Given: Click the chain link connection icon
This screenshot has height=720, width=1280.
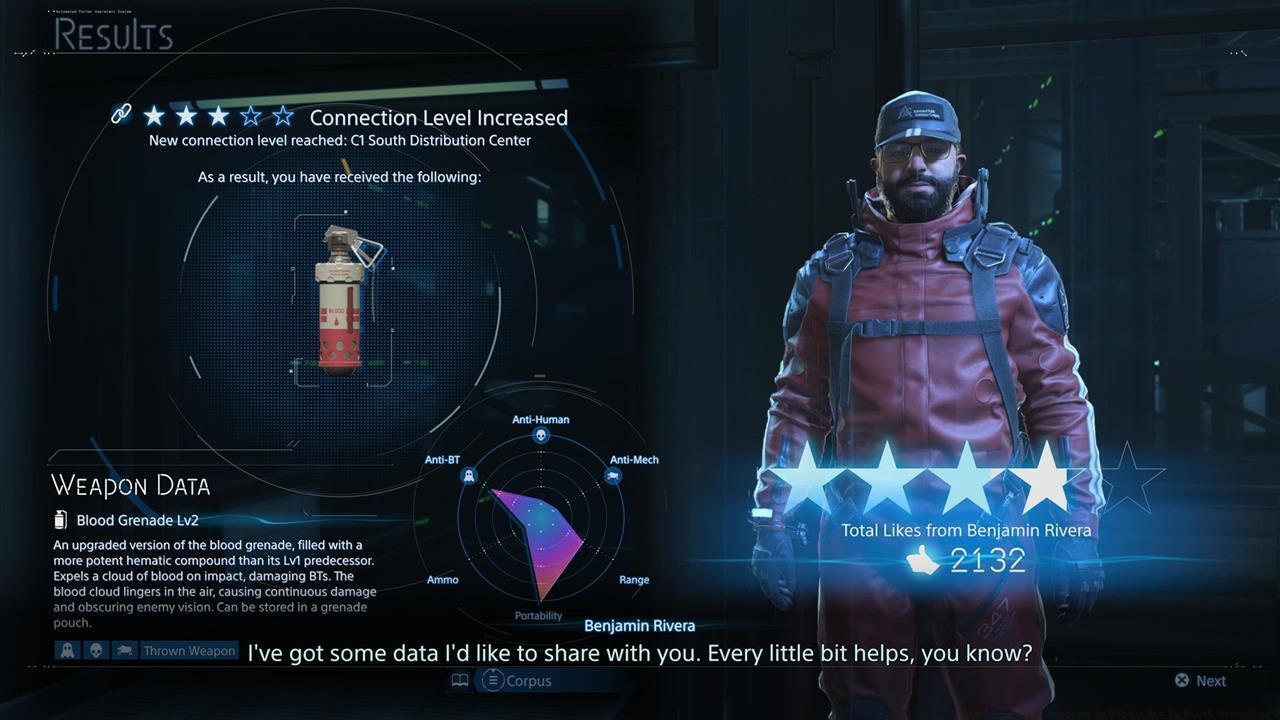Looking at the screenshot, I should click(x=121, y=115).
